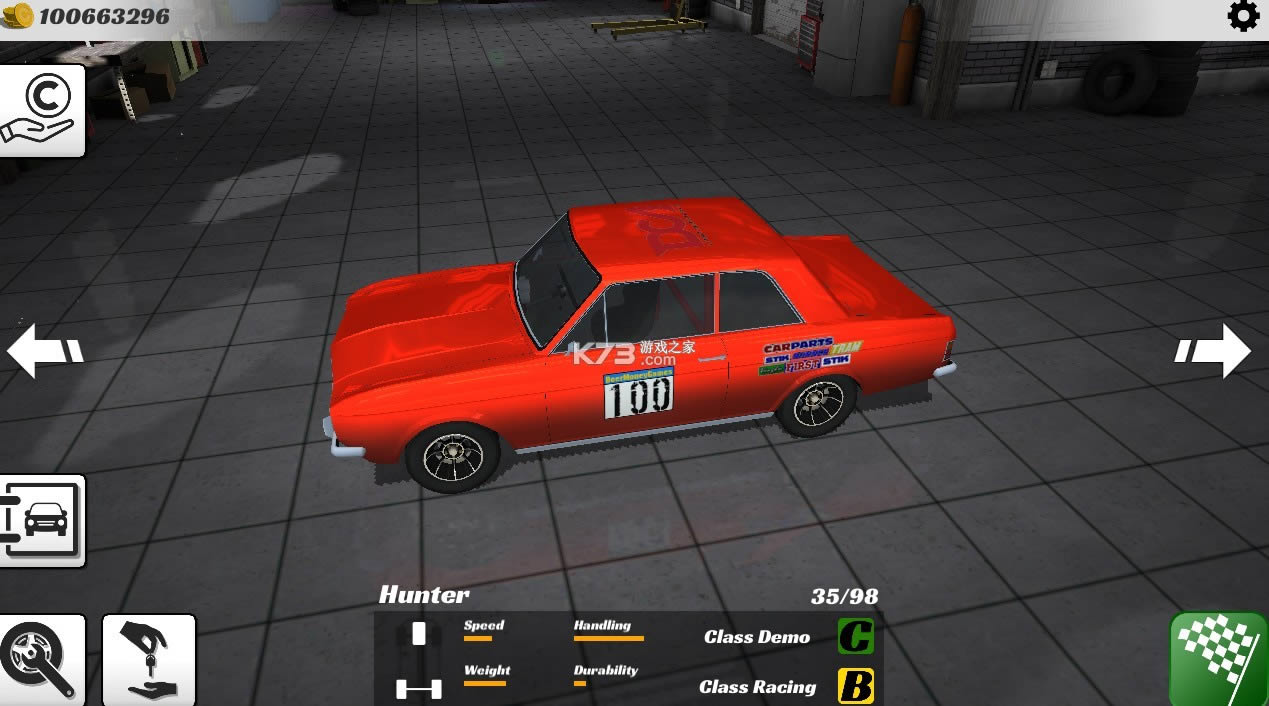The image size is (1269, 706).
Task: Open the wheel and wrench upgrade shop
Action: (x=40, y=659)
